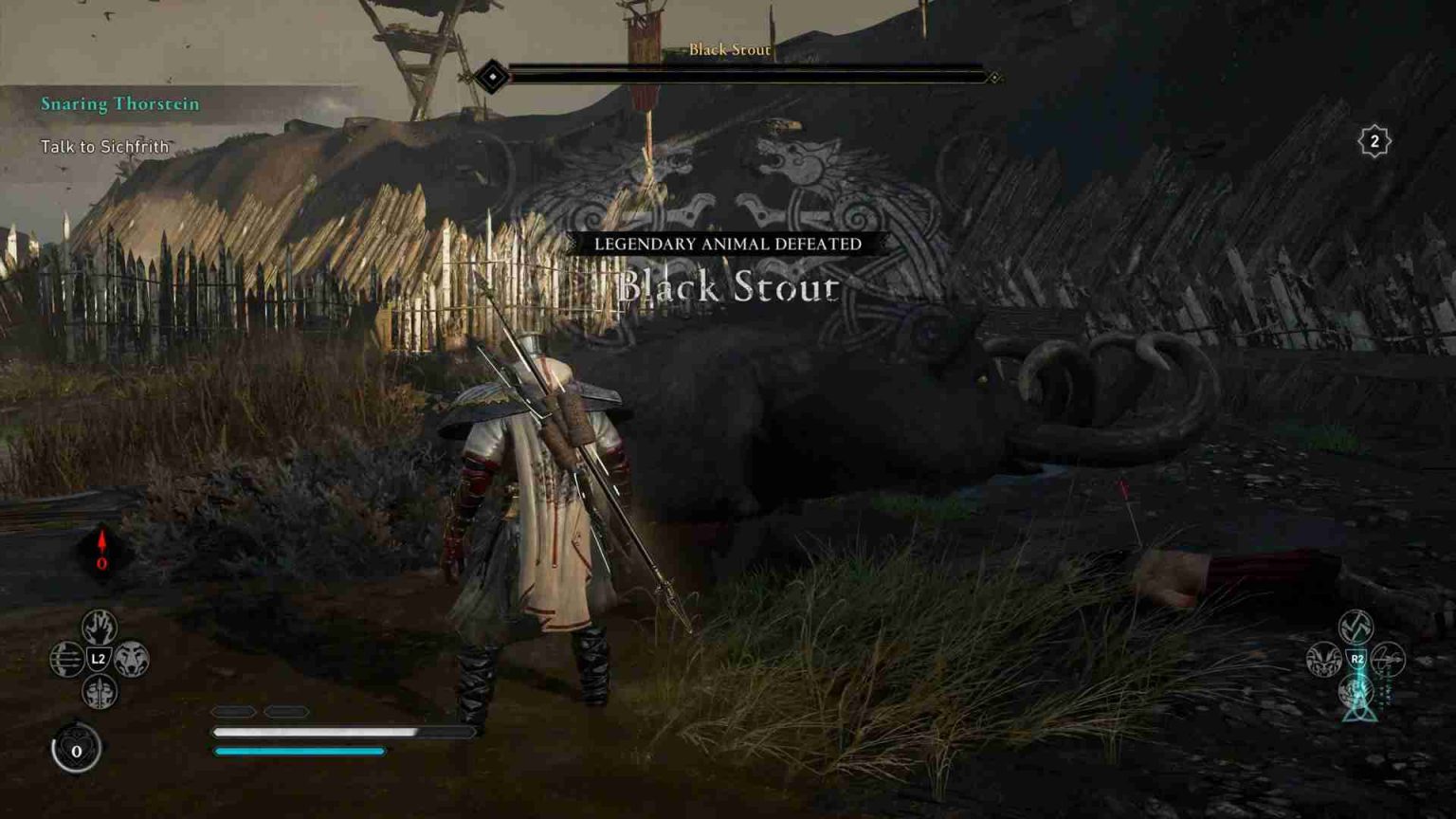Select the spear ability below L2

99,691
